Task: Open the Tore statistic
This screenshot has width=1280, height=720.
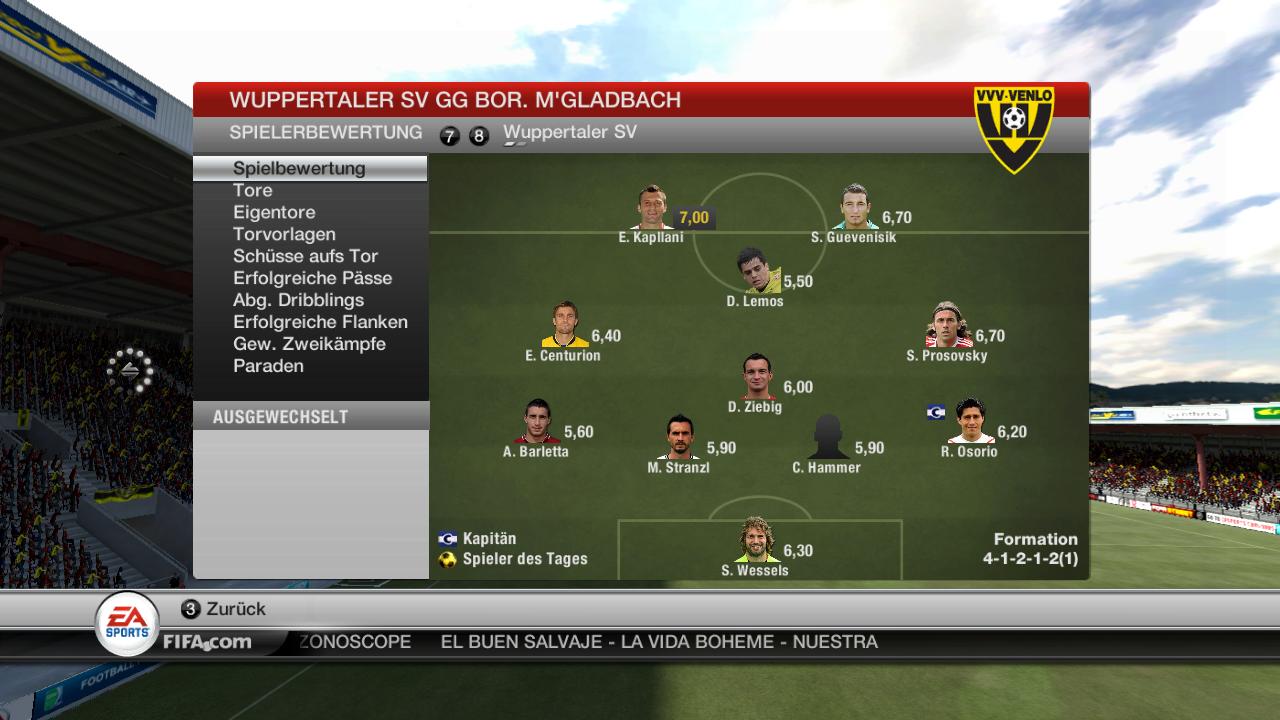Action: (253, 190)
